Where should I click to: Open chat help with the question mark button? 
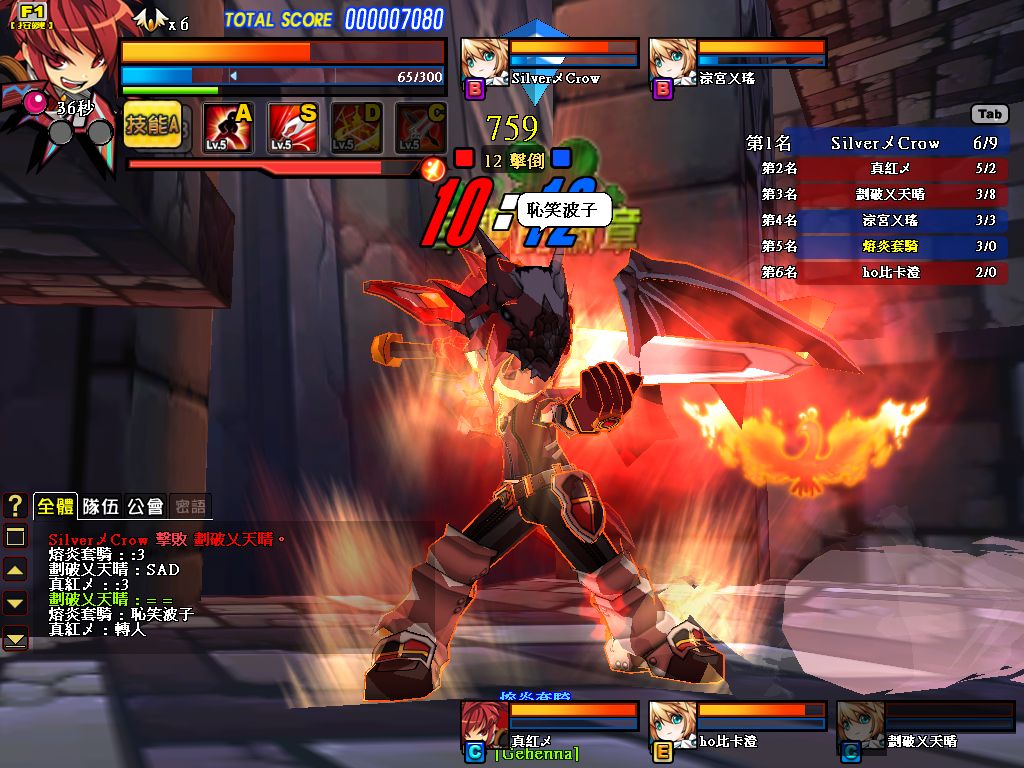(x=15, y=506)
